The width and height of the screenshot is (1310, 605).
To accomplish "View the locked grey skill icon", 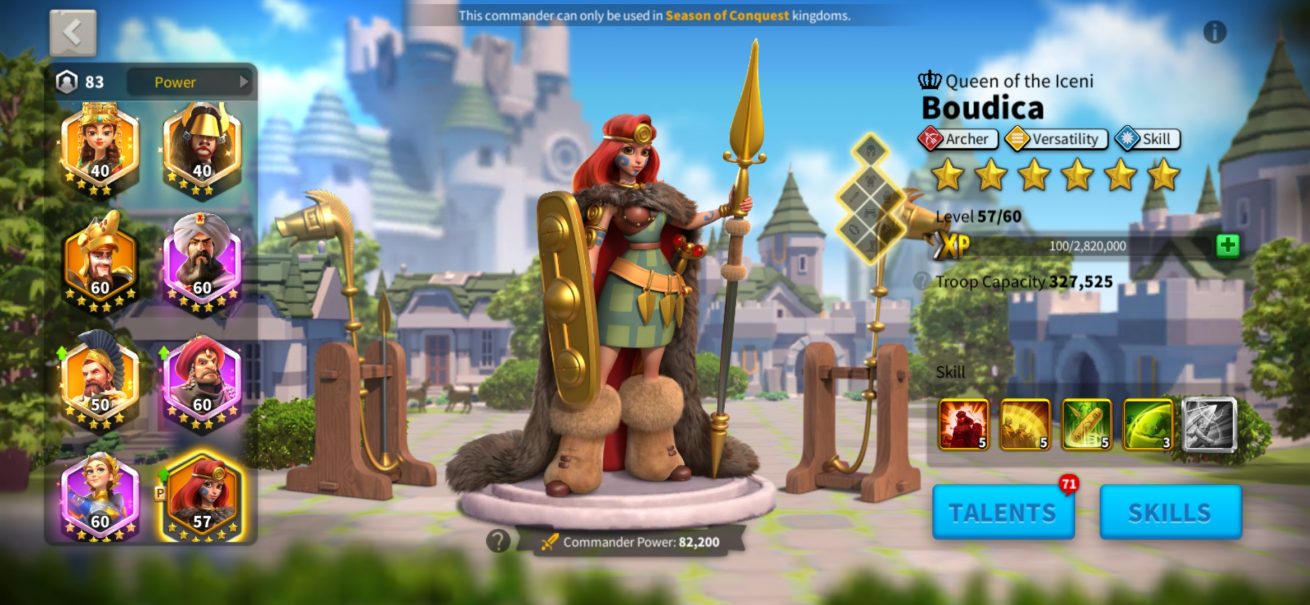I will pyautogui.click(x=1209, y=424).
